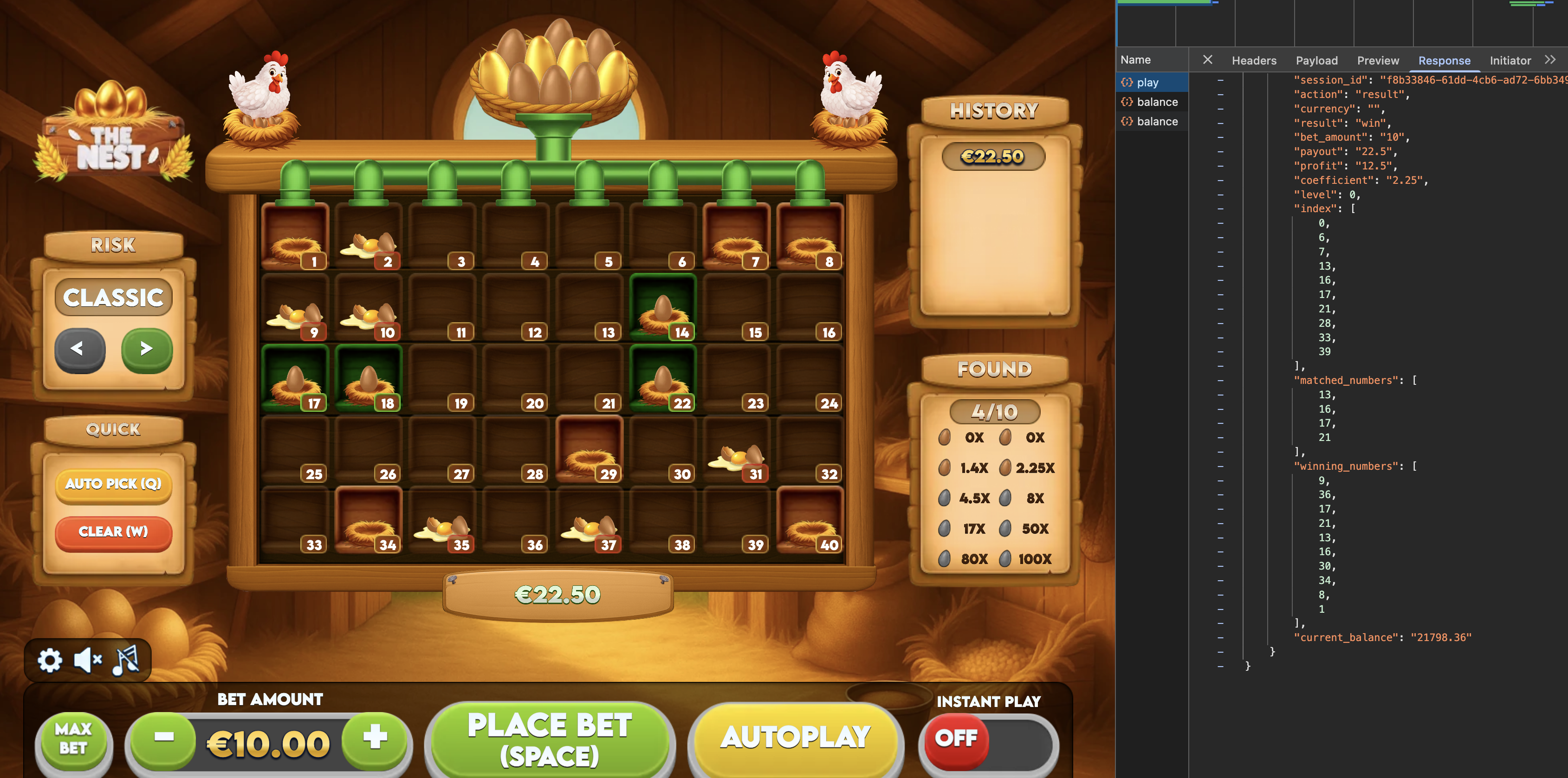Close the DevTools request details pane

[1208, 60]
